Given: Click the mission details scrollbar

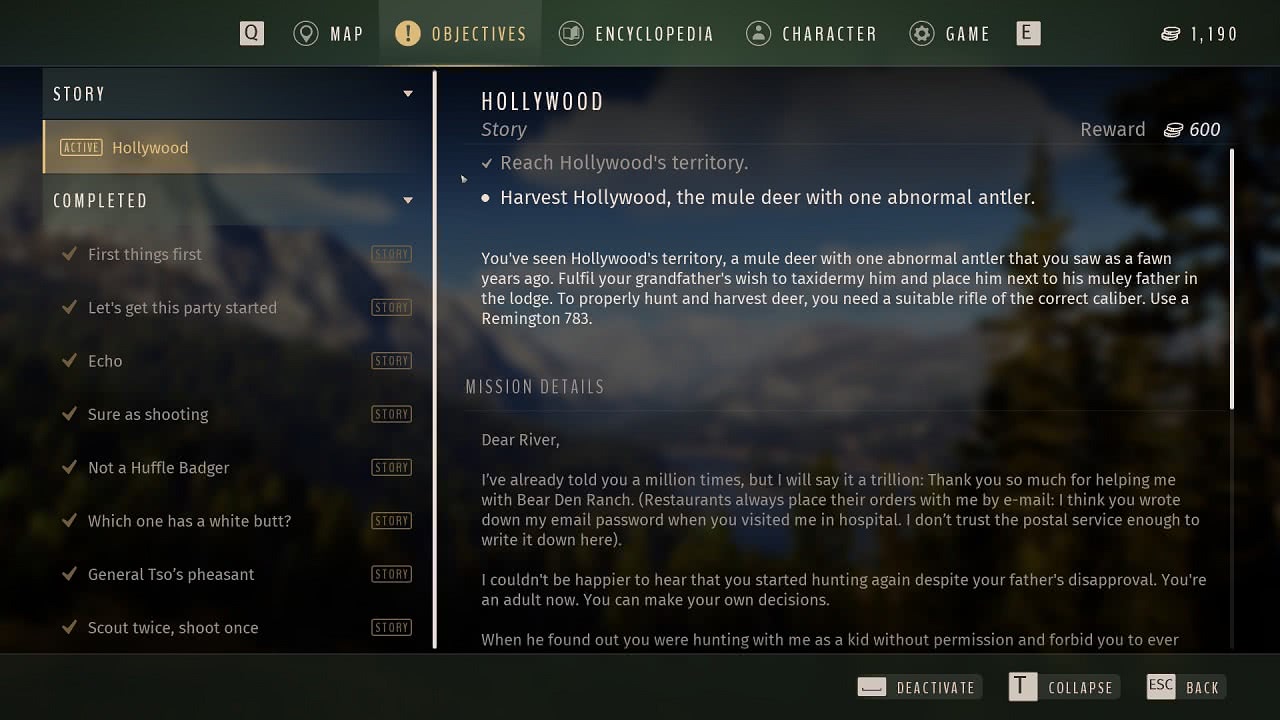Looking at the screenshot, I should click(1232, 279).
